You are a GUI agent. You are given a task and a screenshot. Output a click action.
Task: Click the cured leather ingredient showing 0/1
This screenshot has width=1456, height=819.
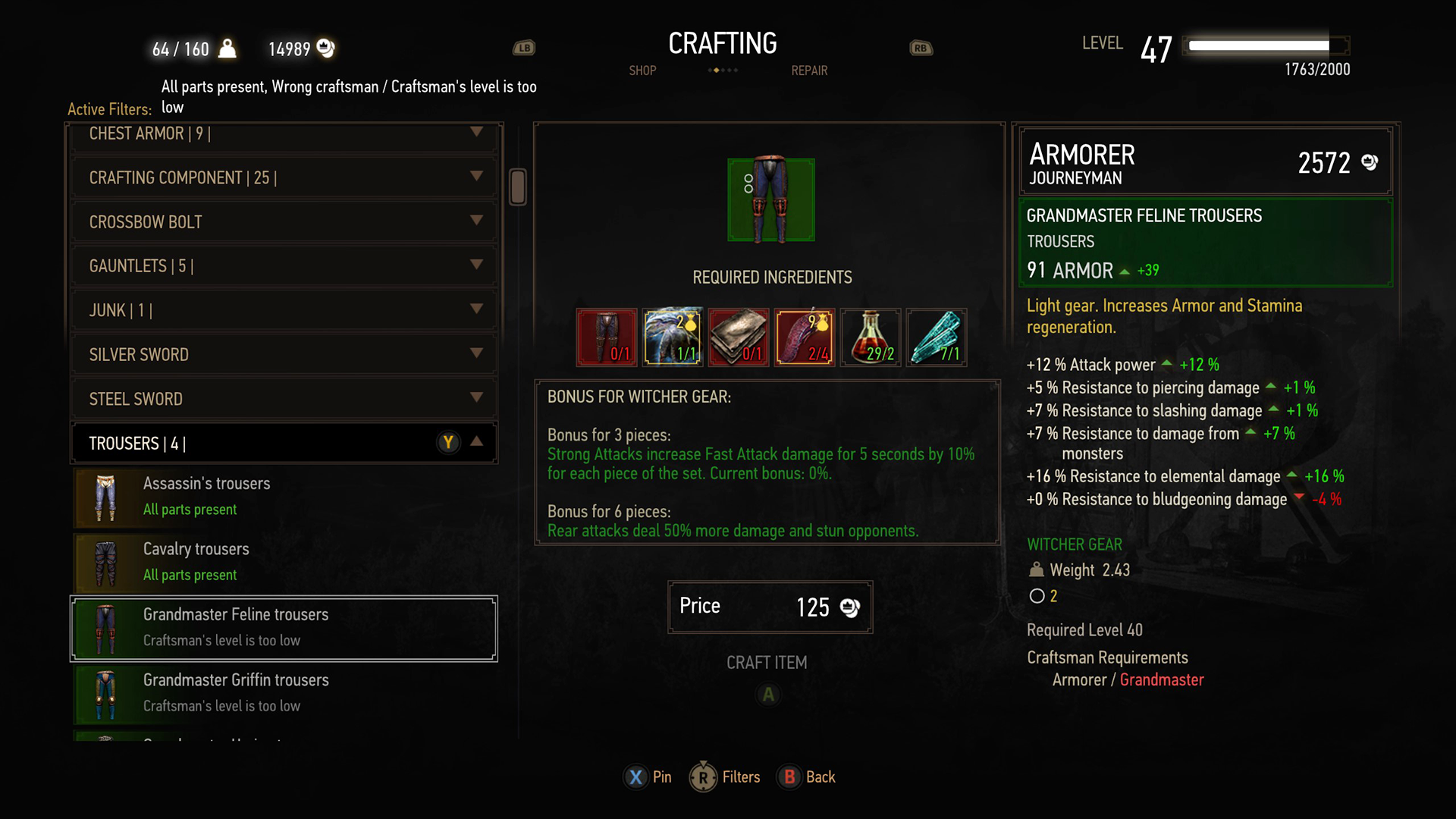click(738, 337)
